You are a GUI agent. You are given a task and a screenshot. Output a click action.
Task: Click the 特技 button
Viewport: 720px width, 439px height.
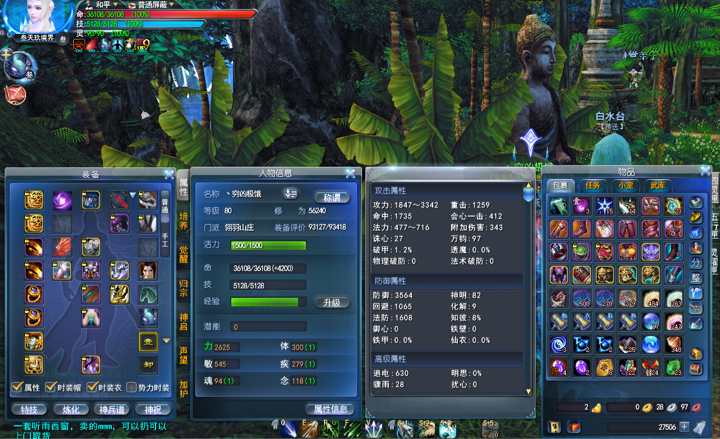click(x=28, y=409)
